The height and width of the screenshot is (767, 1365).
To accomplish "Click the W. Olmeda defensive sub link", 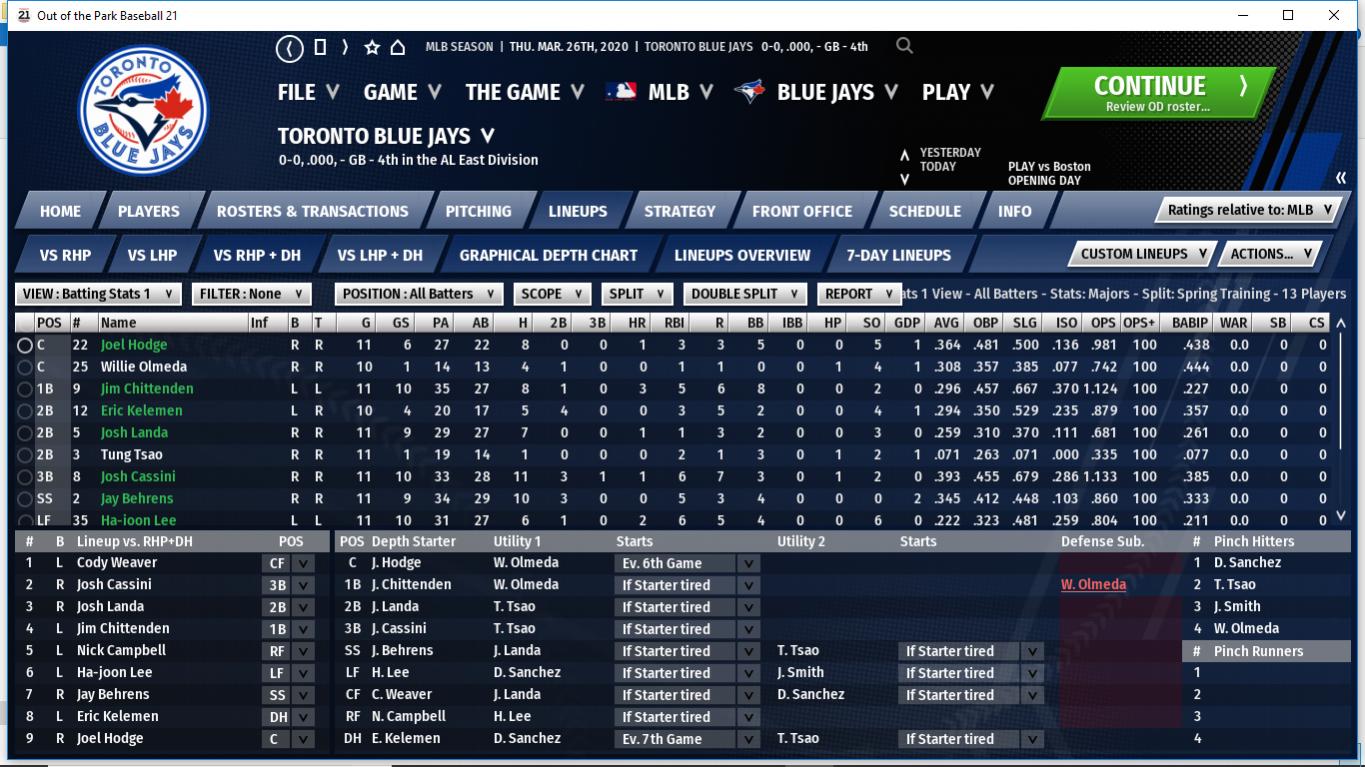I will 1093,585.
